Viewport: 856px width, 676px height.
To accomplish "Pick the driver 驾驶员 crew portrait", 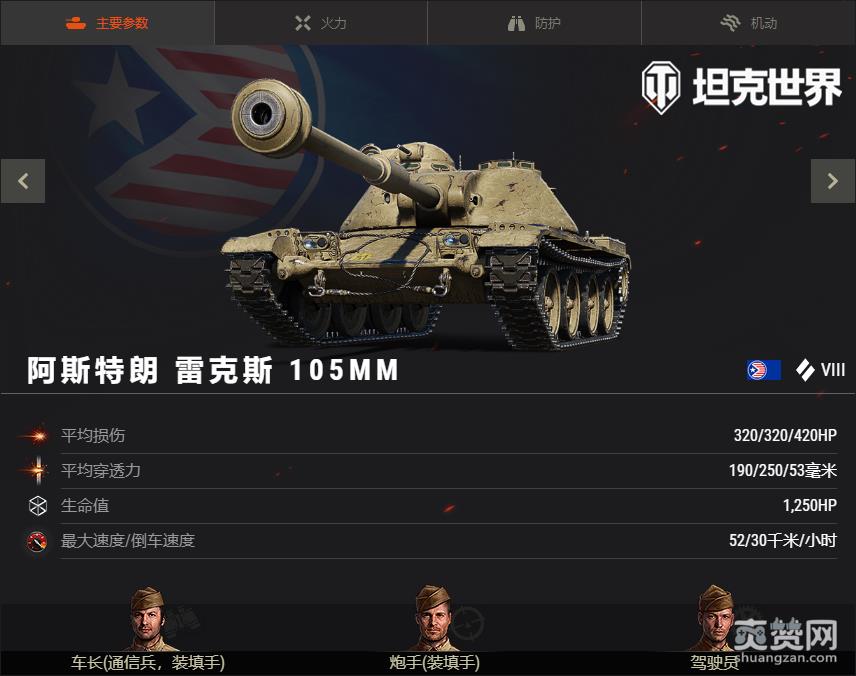I will tap(716, 619).
